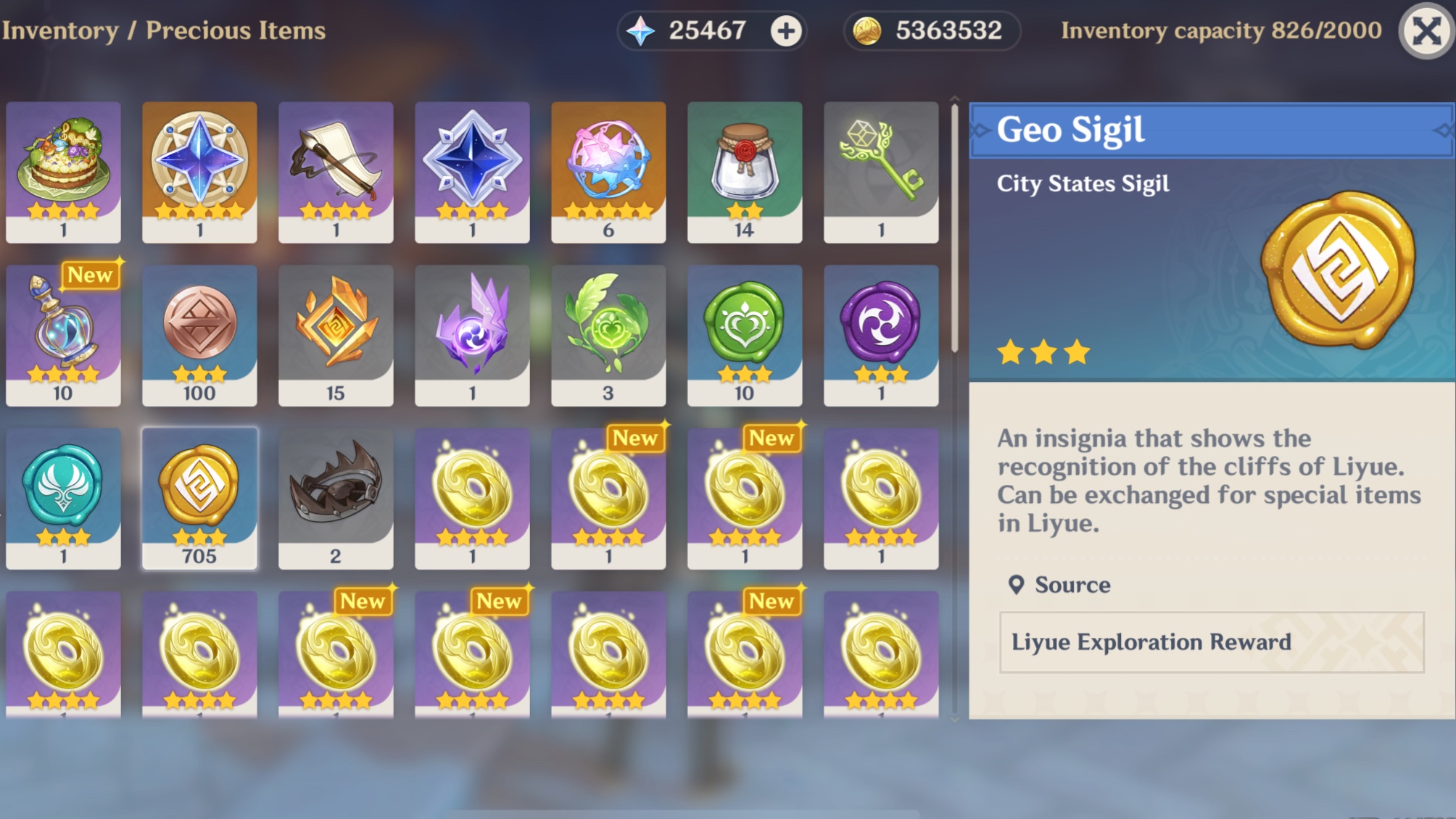Screen dimensions: 1456x819
Task: Click the Primogem icon in the top bar
Action: pos(644,30)
